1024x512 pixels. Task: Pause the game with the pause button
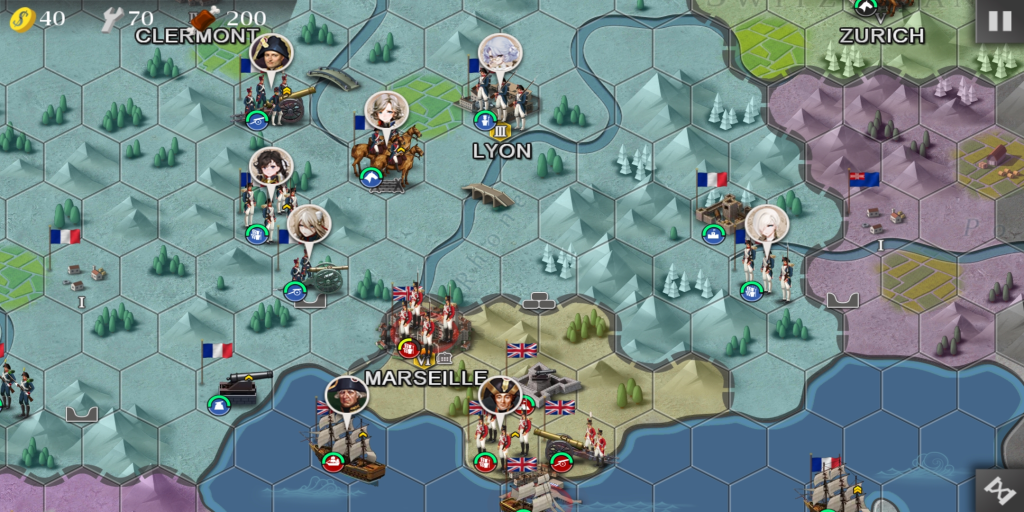999,20
